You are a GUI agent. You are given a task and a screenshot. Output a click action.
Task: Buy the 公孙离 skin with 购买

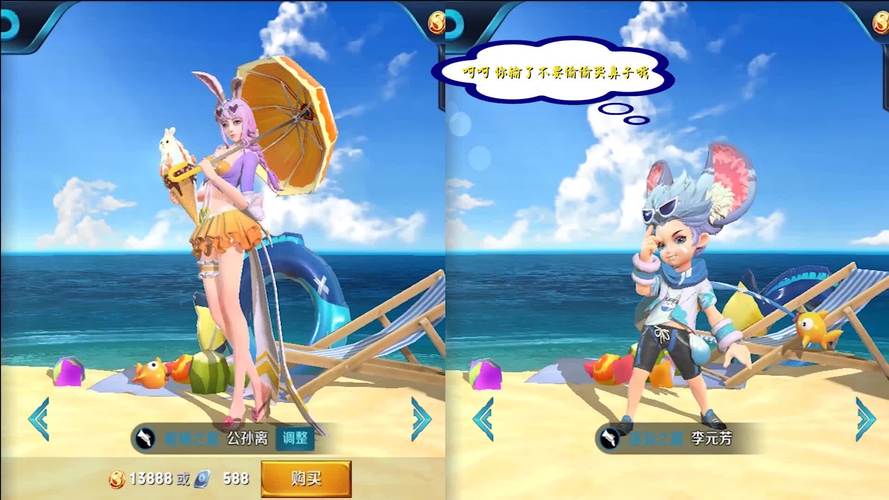pyautogui.click(x=306, y=477)
